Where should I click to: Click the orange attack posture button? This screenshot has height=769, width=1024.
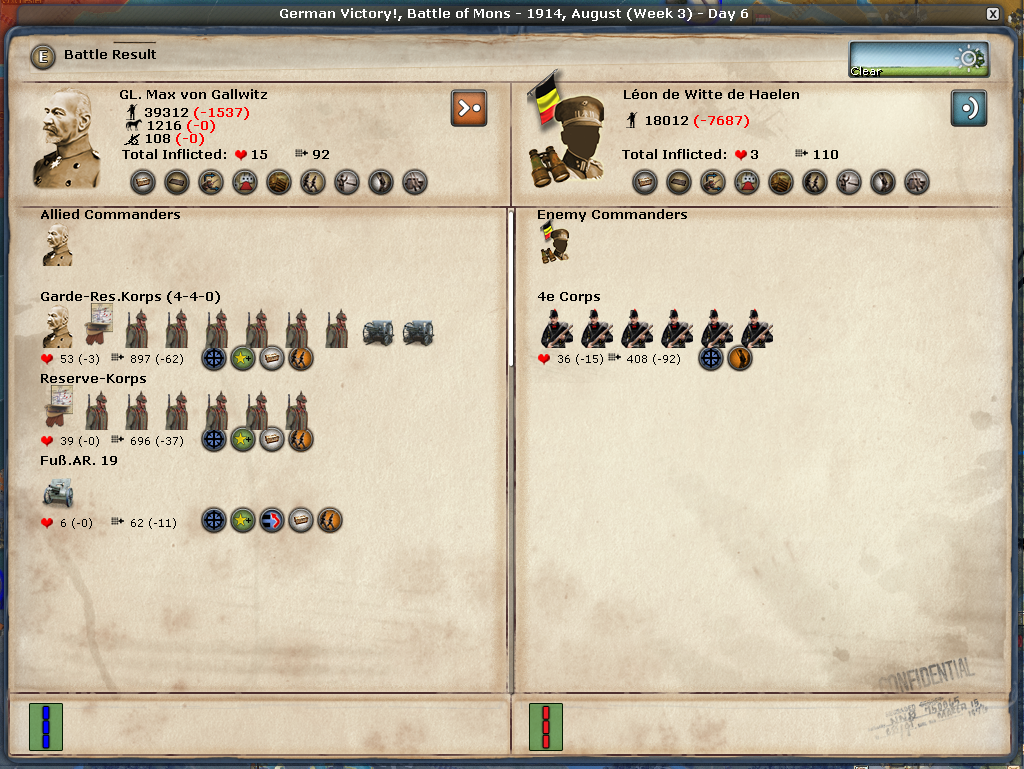pos(468,108)
